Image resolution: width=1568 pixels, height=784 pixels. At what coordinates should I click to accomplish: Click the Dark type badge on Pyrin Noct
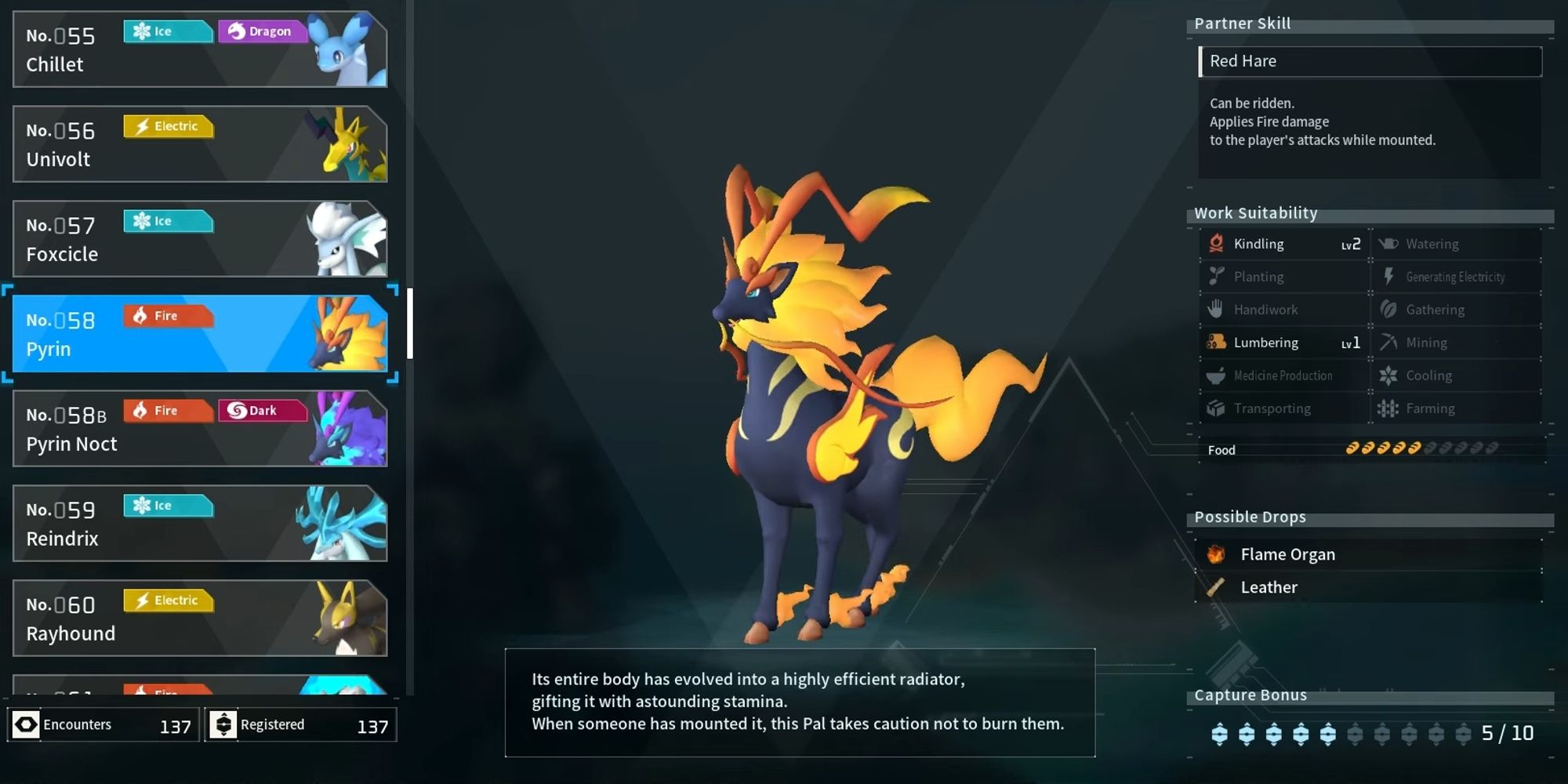pos(263,410)
